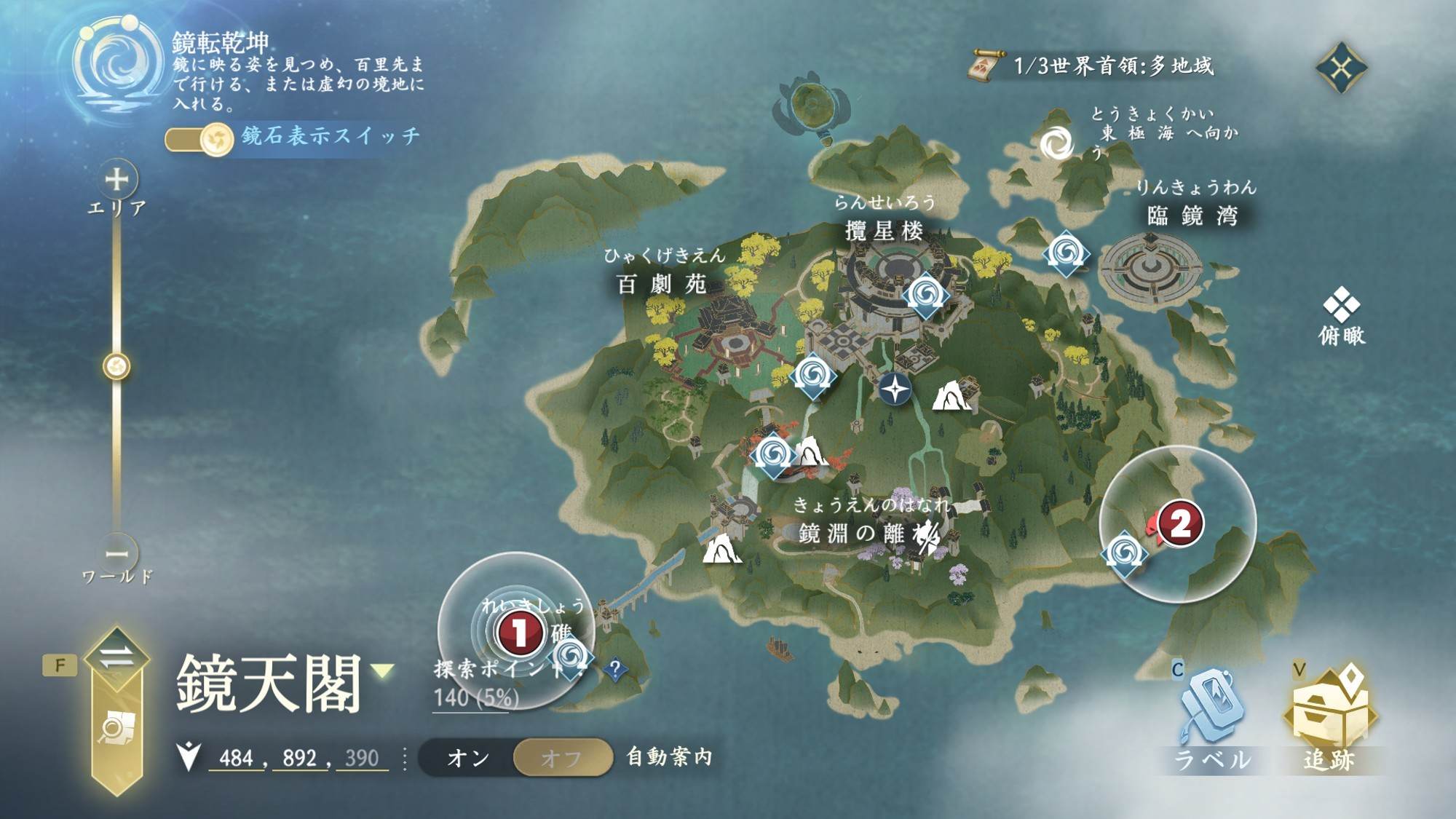Switch map layer with the arrows button

tap(116, 657)
